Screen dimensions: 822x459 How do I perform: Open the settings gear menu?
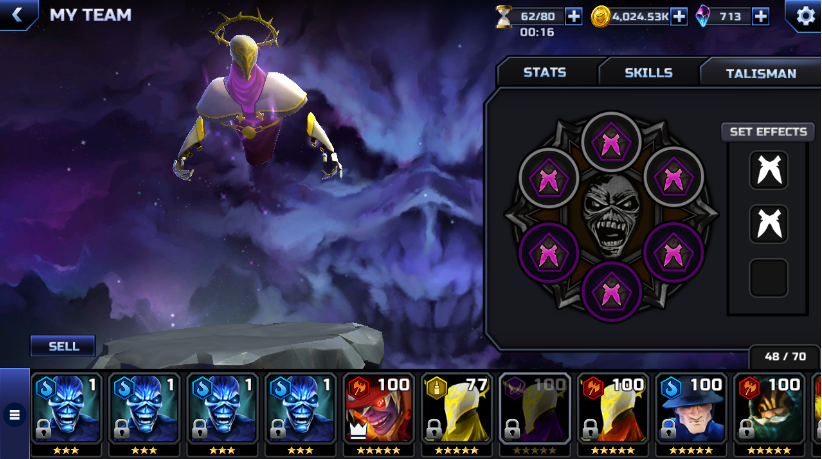click(x=804, y=16)
